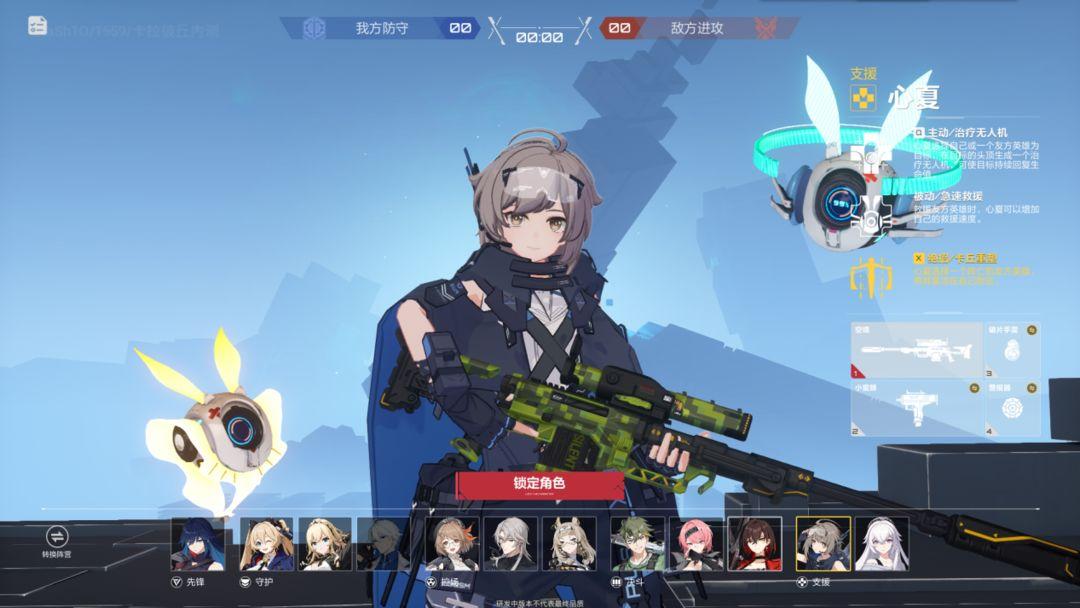The width and height of the screenshot is (1080, 608).
Task: Choose the white-haired support character portrait
Action: point(882,543)
